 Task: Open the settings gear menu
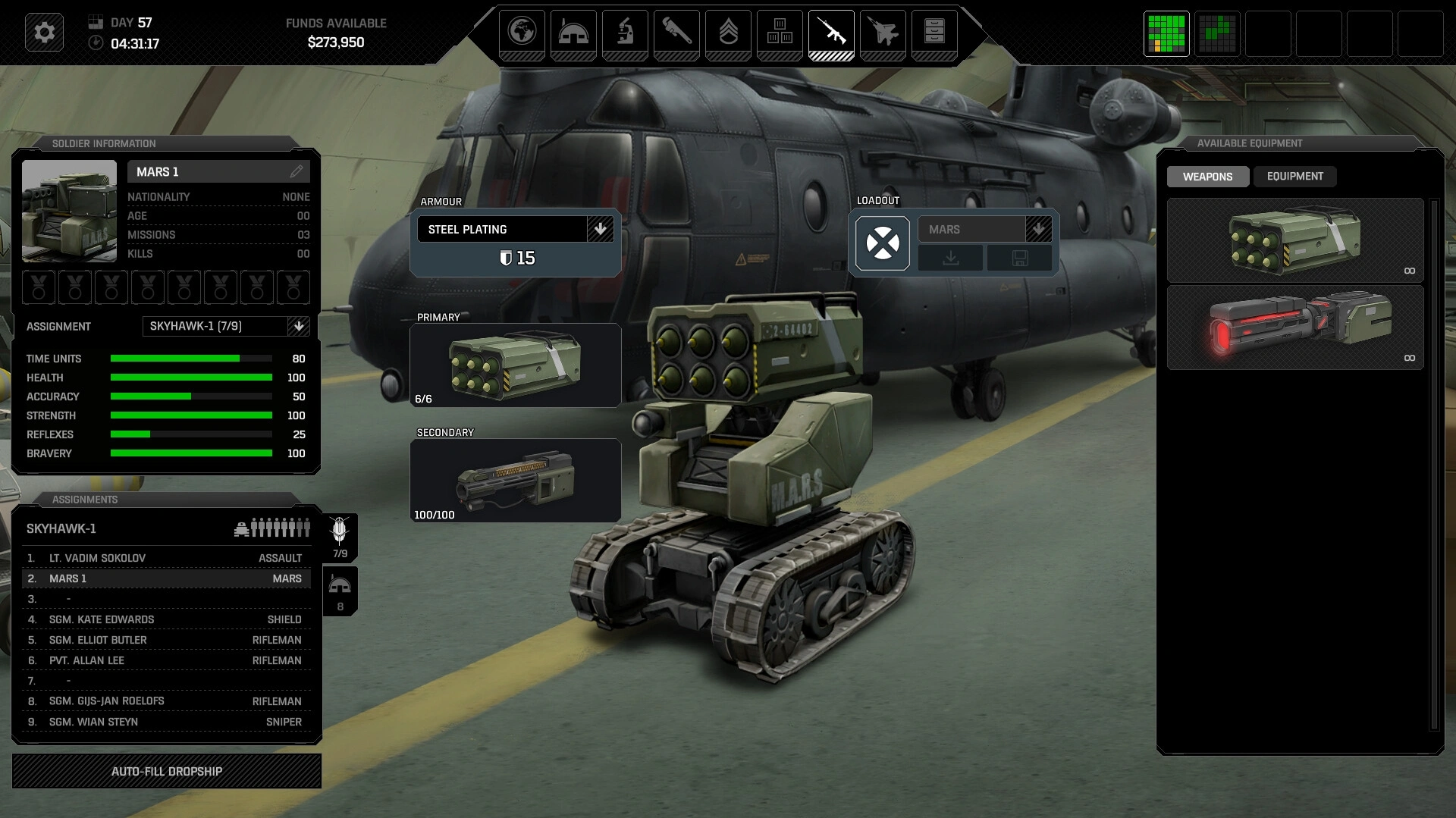pos(44,33)
